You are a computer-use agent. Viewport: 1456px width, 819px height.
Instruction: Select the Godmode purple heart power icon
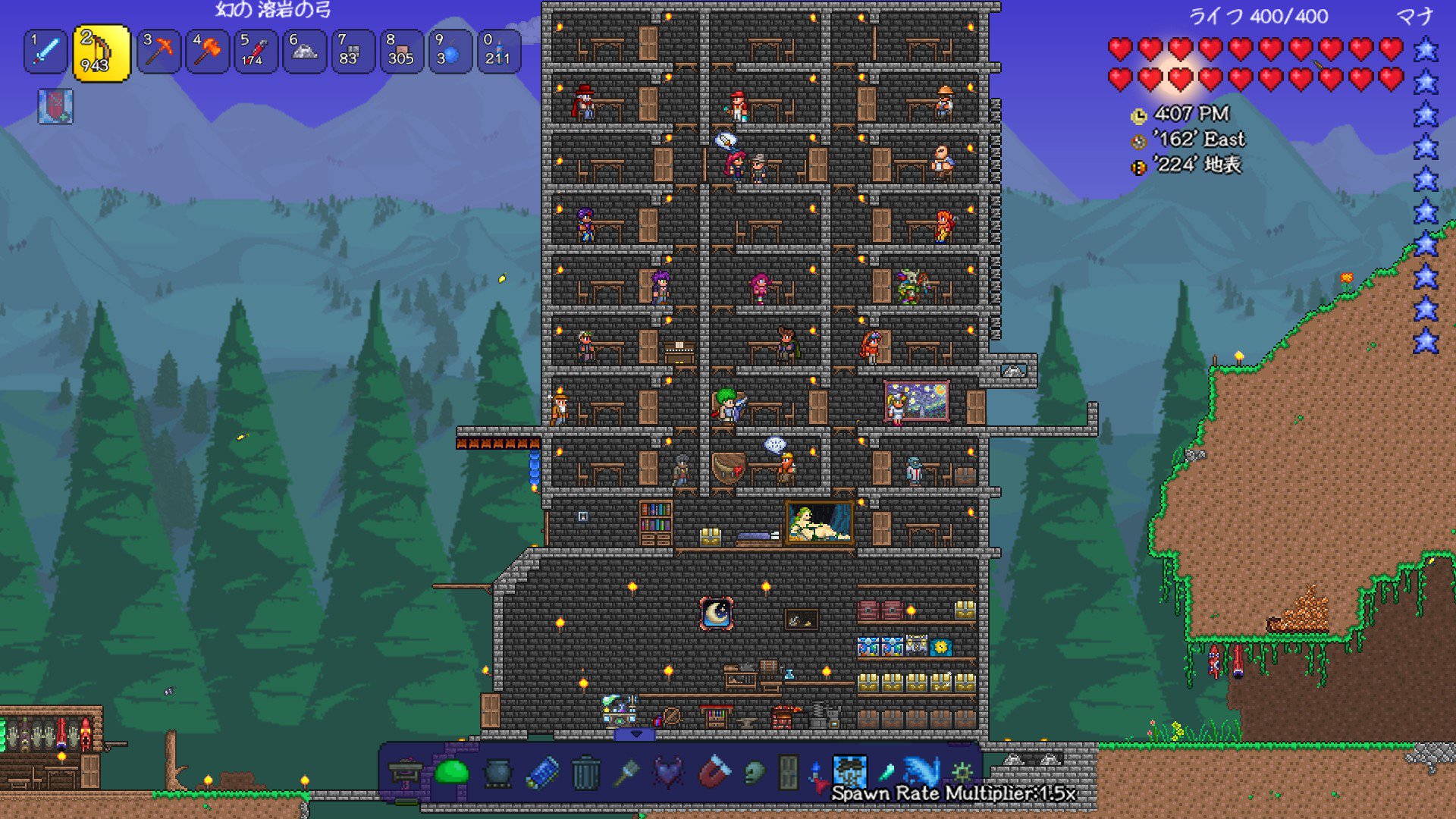[x=667, y=772]
